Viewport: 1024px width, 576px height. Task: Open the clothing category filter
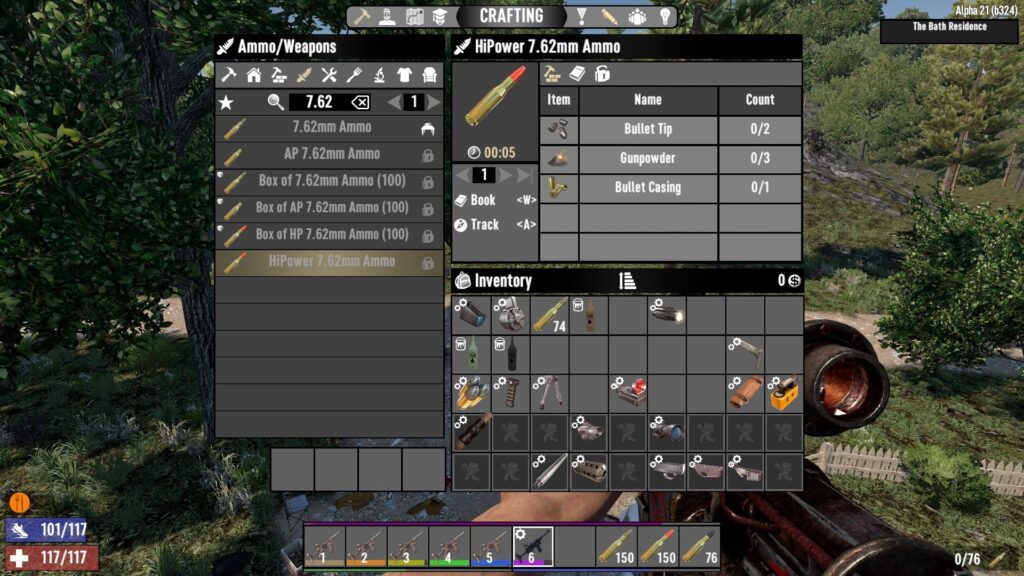404,75
